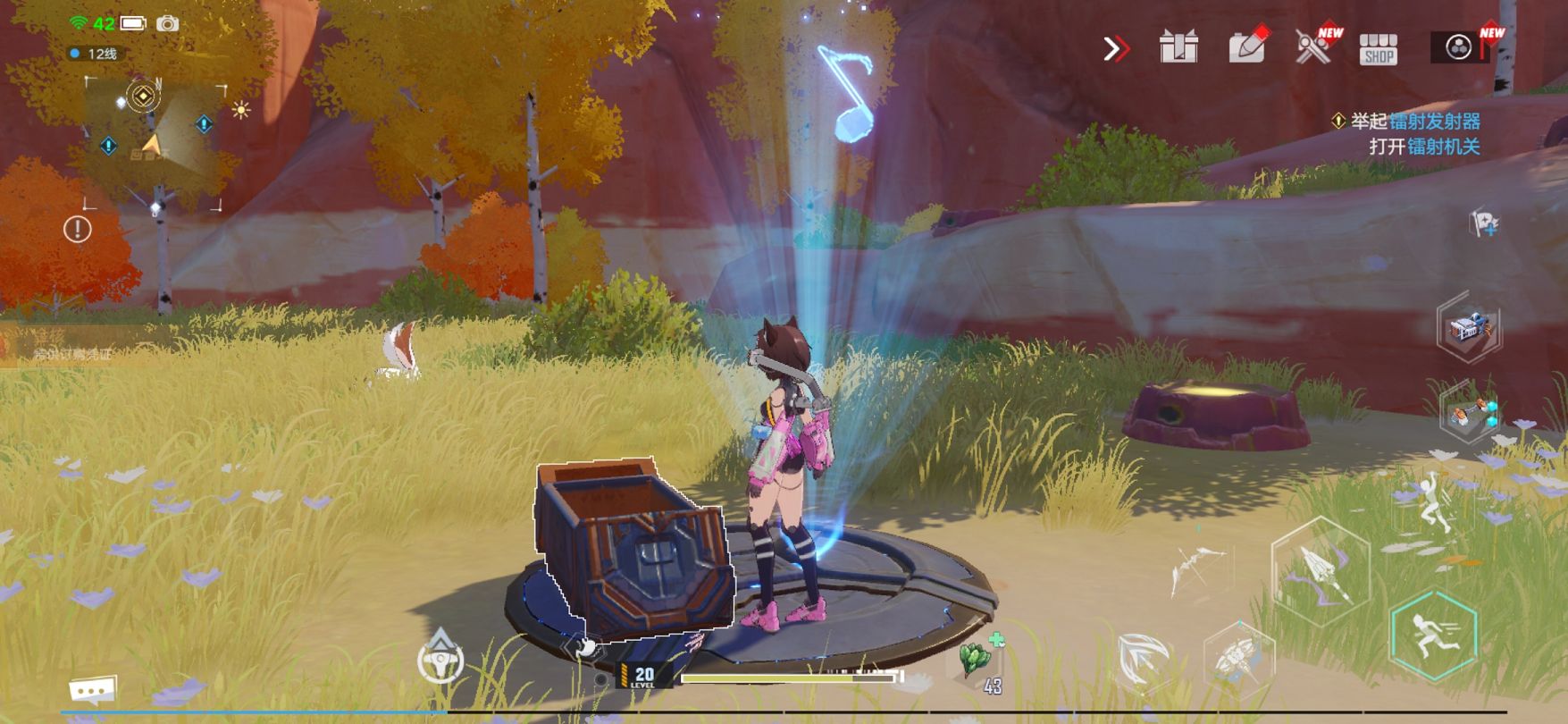Open the chat speech bubble
Image resolution: width=1568 pixels, height=724 pixels.
click(93, 690)
